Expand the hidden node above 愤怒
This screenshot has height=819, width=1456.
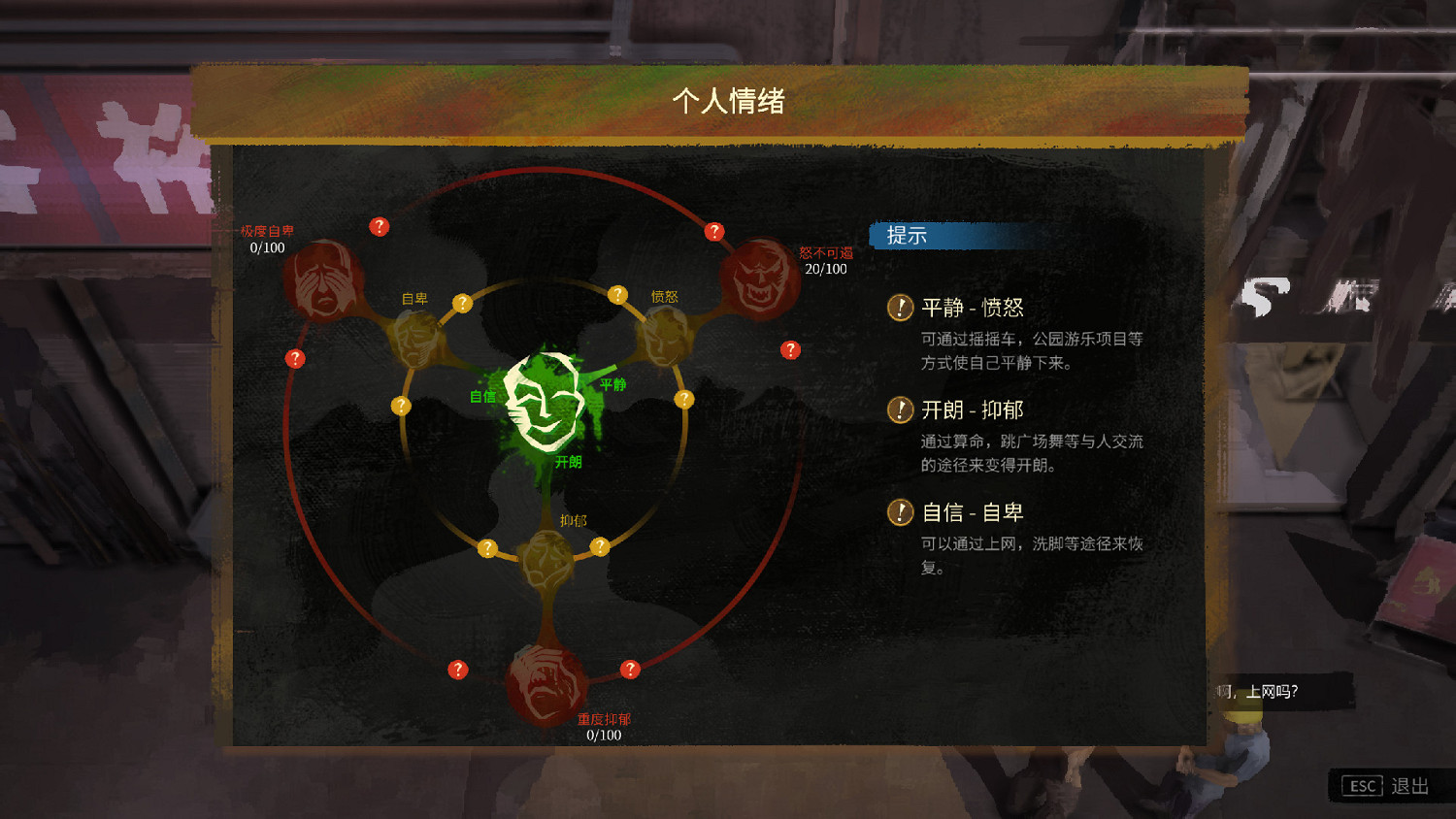point(618,292)
